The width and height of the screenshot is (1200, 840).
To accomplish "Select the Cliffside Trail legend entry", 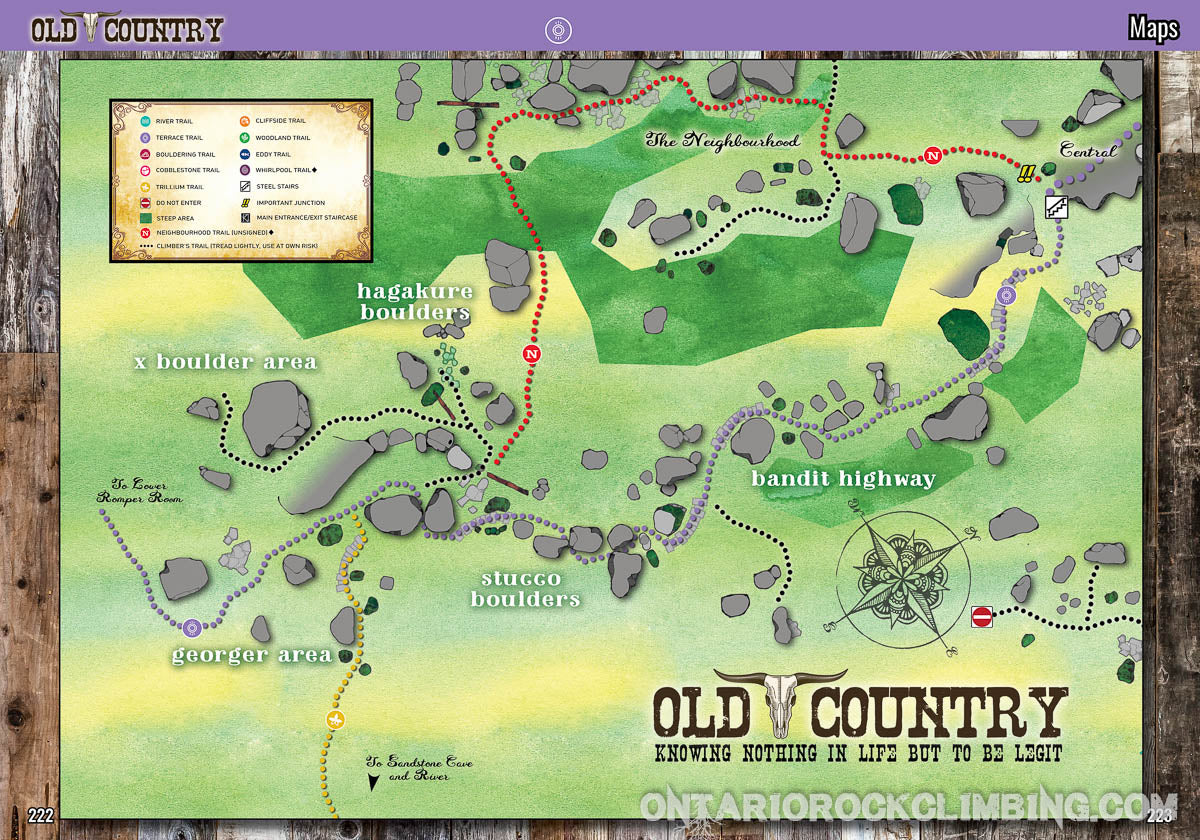I will (280, 121).
